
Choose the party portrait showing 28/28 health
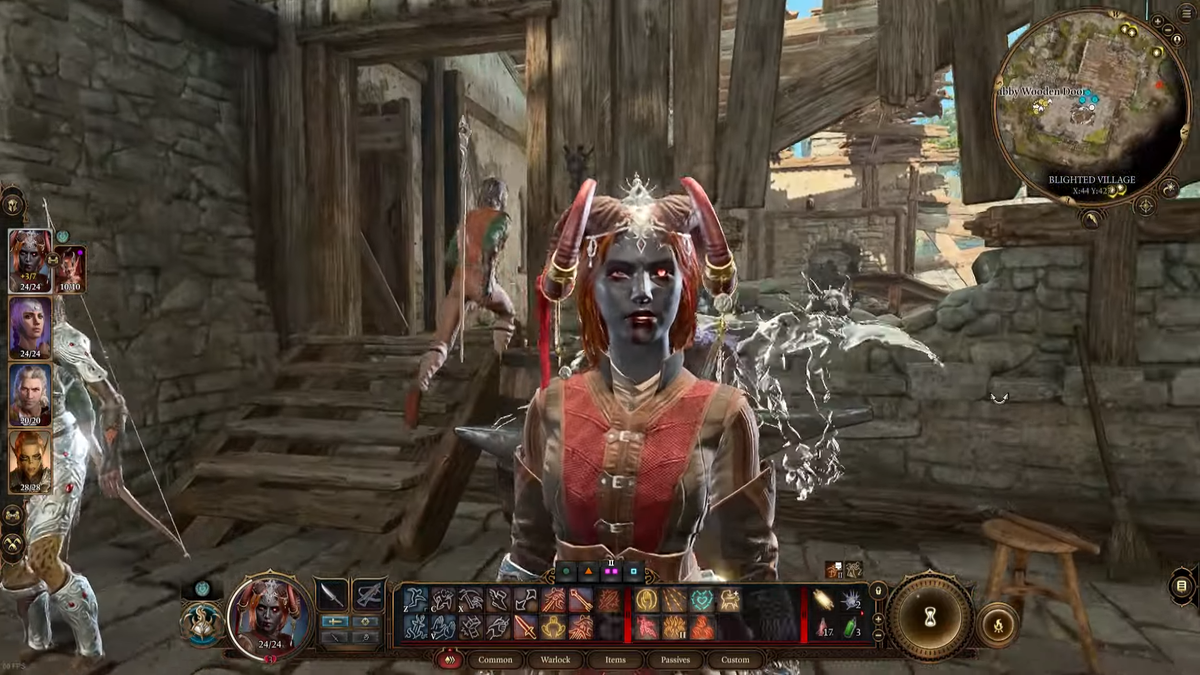(30, 460)
